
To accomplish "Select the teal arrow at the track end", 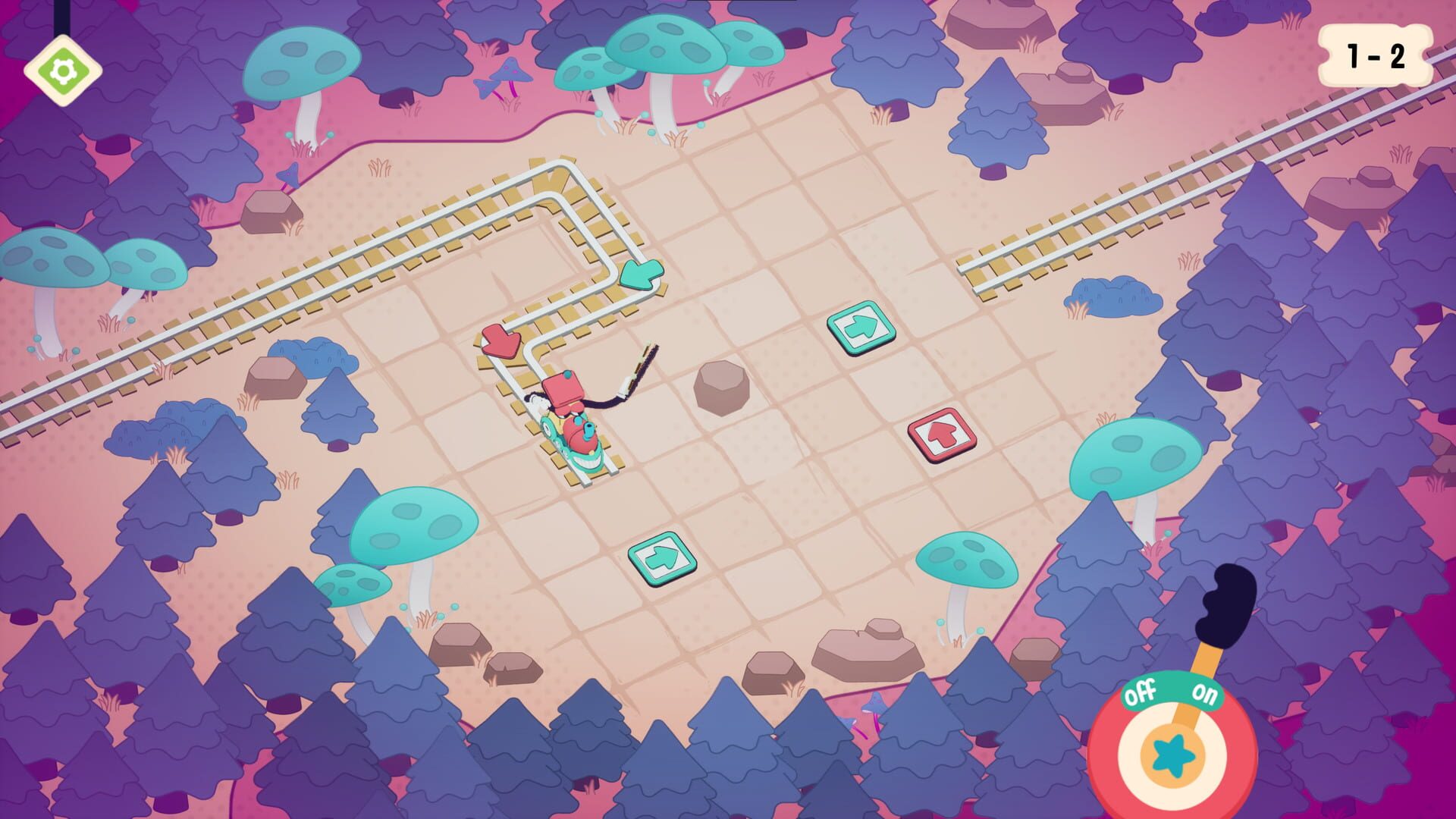I will point(639,275).
